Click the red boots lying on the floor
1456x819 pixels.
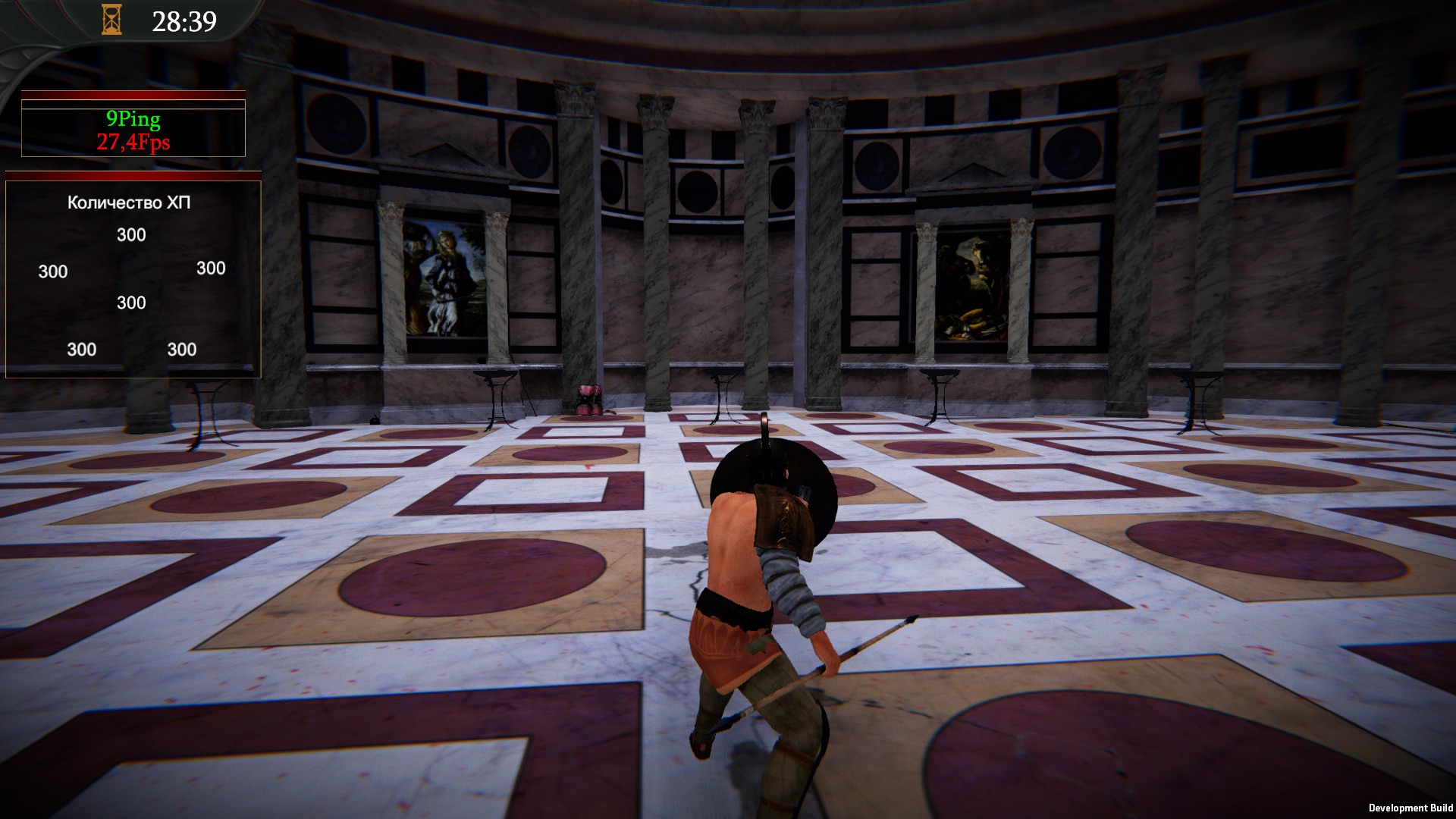(x=590, y=398)
